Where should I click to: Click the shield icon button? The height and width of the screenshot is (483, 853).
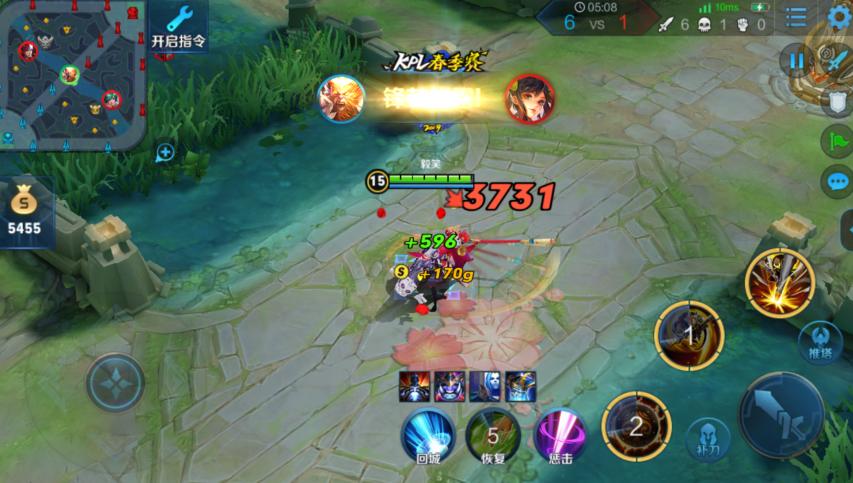point(836,102)
